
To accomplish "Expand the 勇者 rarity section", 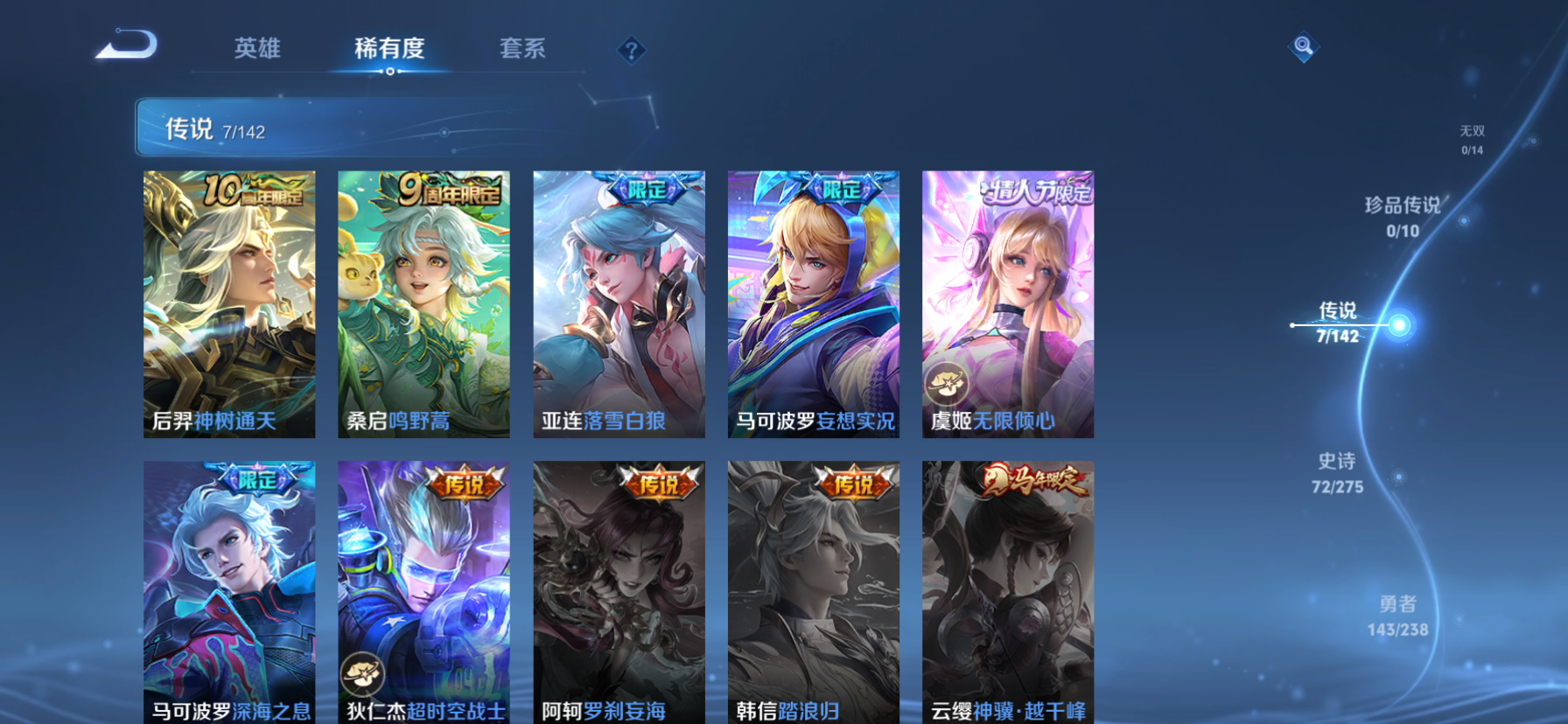I will (1398, 615).
